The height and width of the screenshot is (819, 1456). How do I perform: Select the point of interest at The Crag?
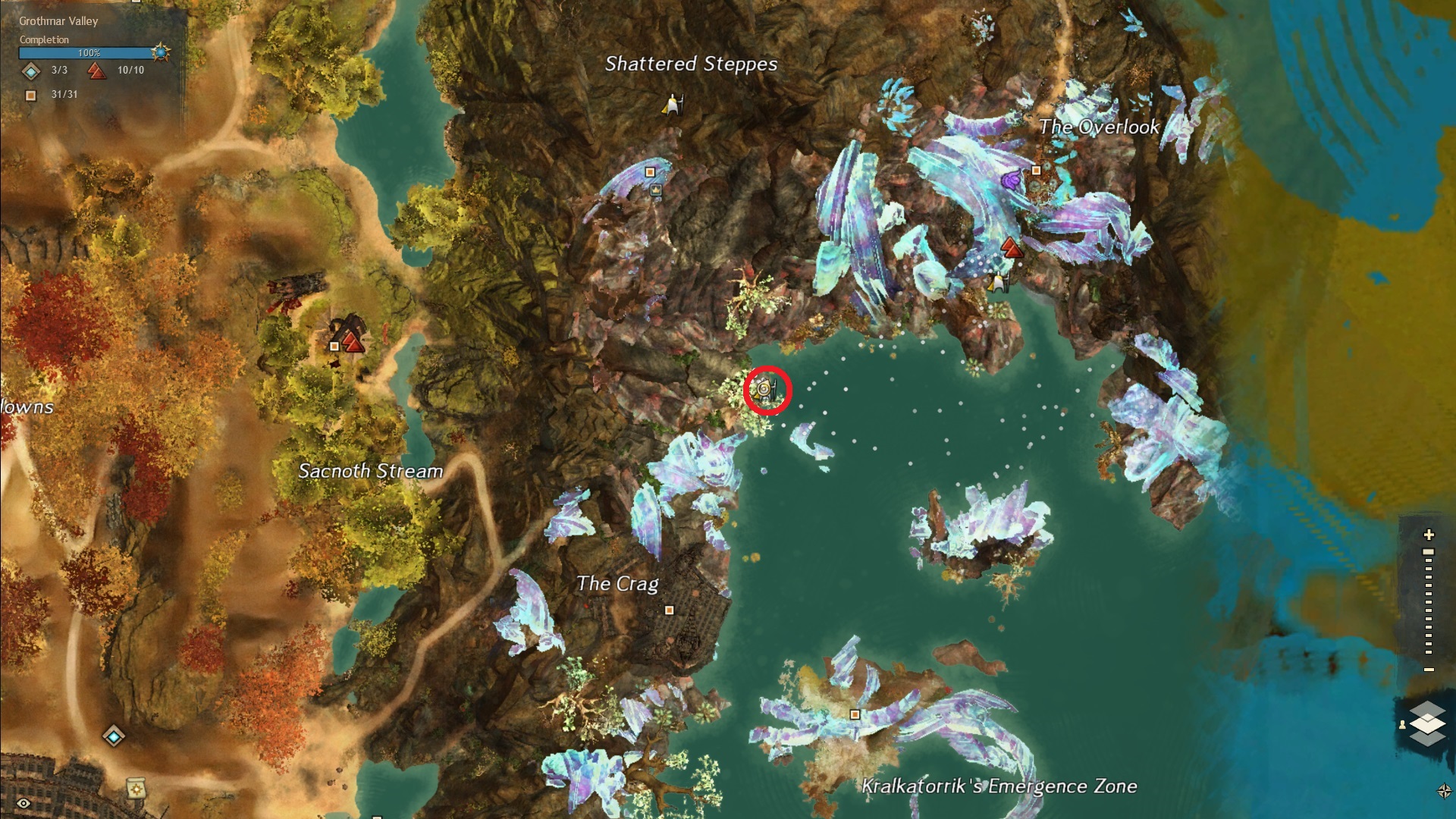point(669,610)
